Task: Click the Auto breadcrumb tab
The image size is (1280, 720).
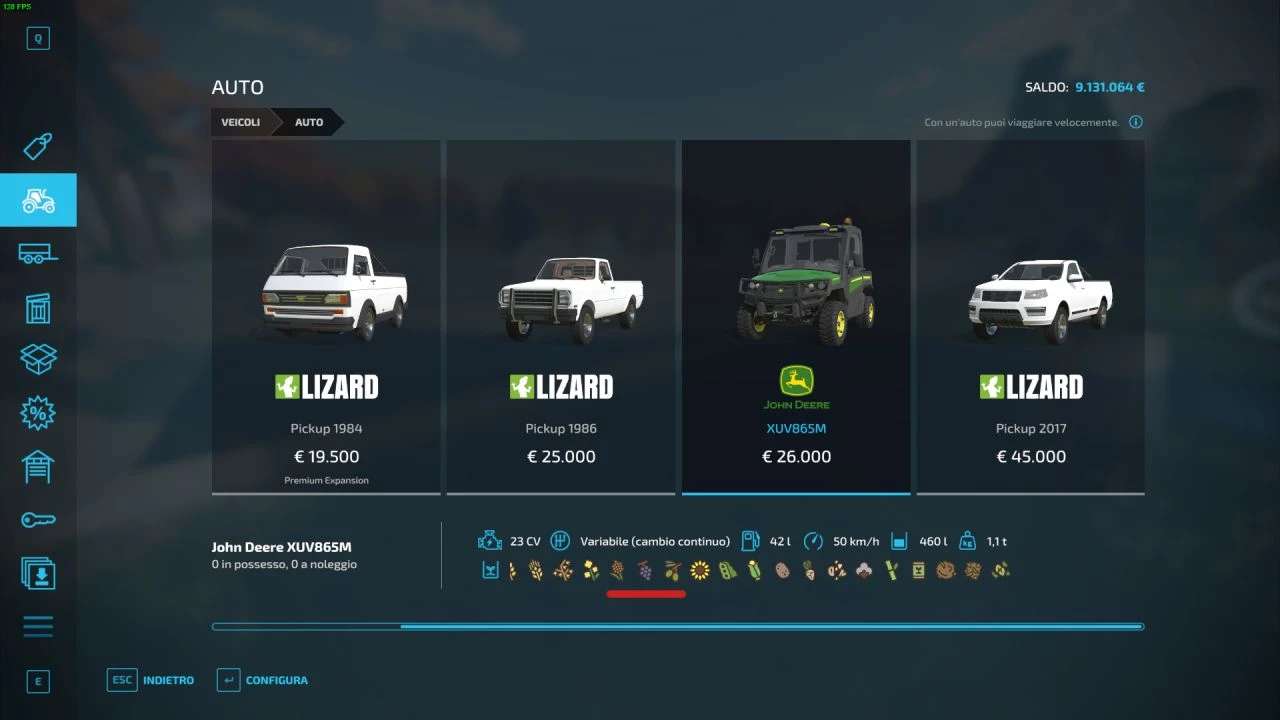Action: [x=309, y=122]
